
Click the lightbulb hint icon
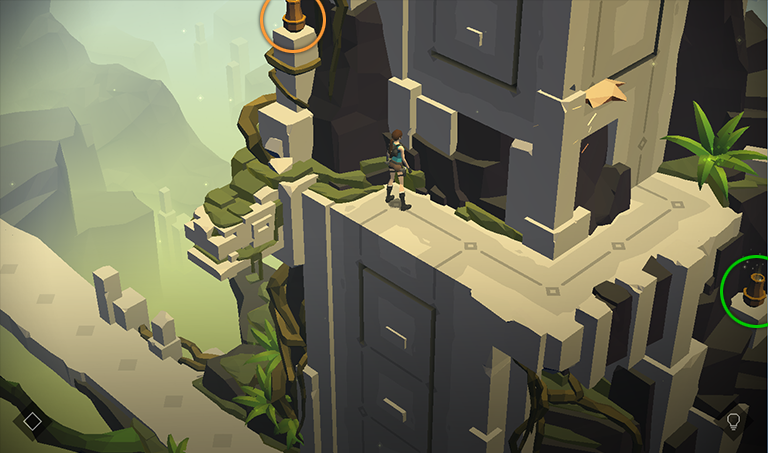pyautogui.click(x=734, y=421)
